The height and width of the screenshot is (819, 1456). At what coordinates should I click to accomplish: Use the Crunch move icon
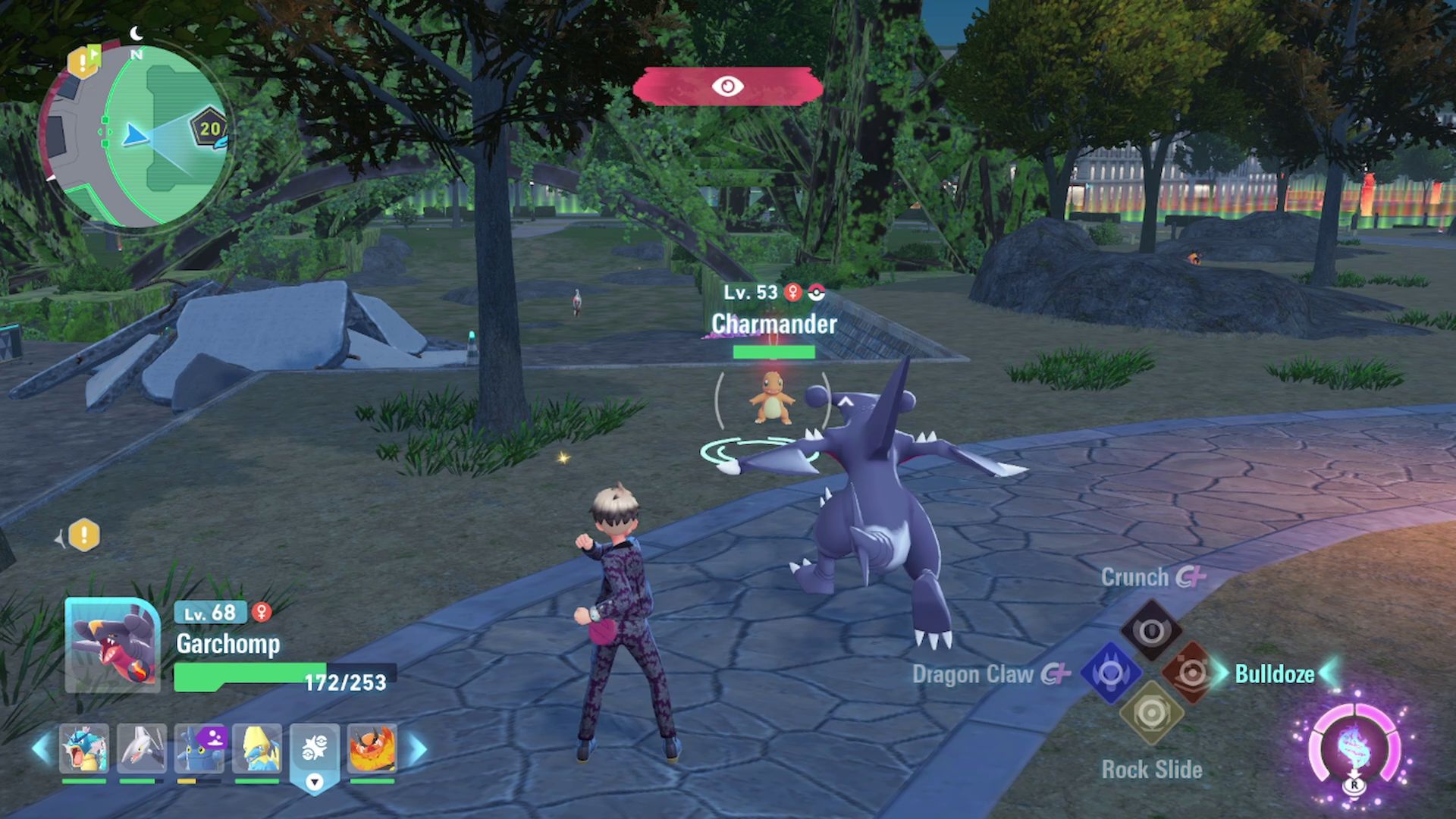pyautogui.click(x=1151, y=631)
